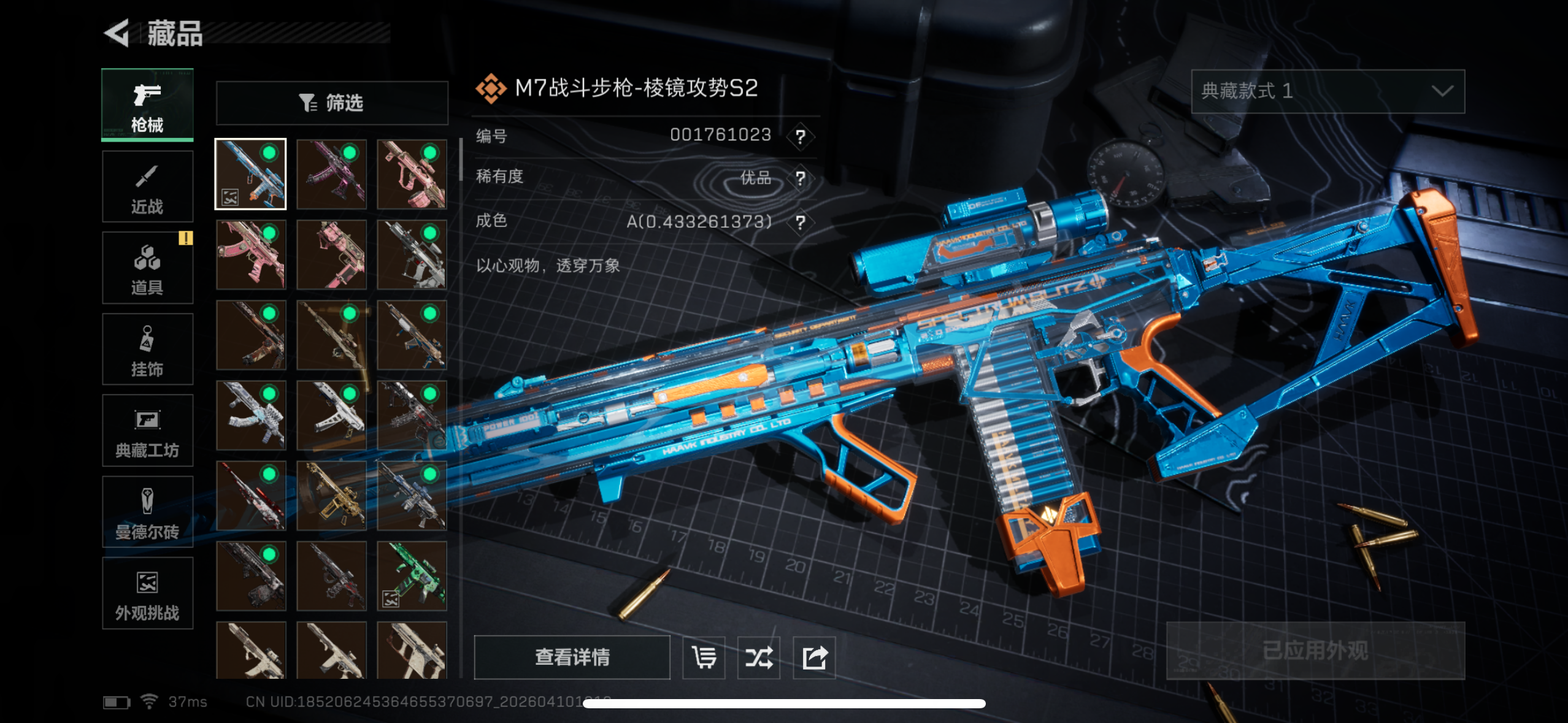Show help for 稀有度 rarity
This screenshot has width=1568, height=723.
coord(801,178)
